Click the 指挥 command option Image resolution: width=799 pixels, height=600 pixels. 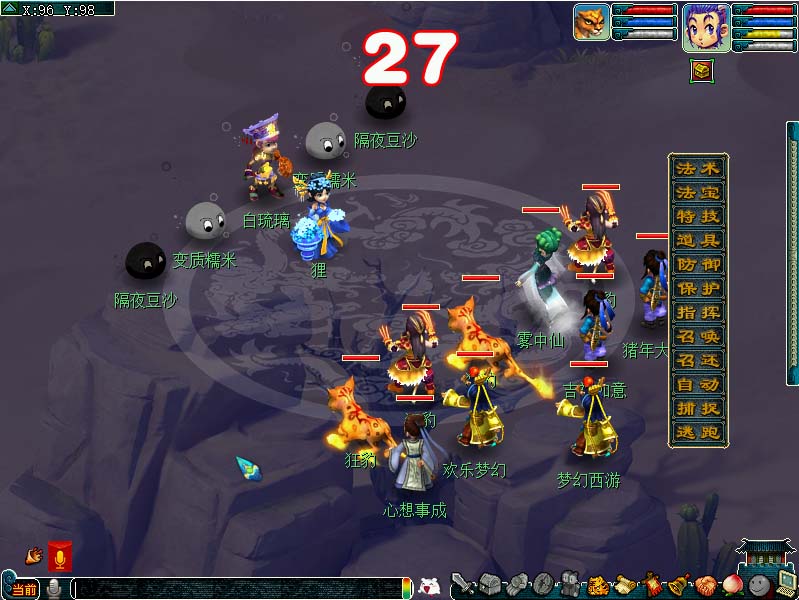pos(697,312)
